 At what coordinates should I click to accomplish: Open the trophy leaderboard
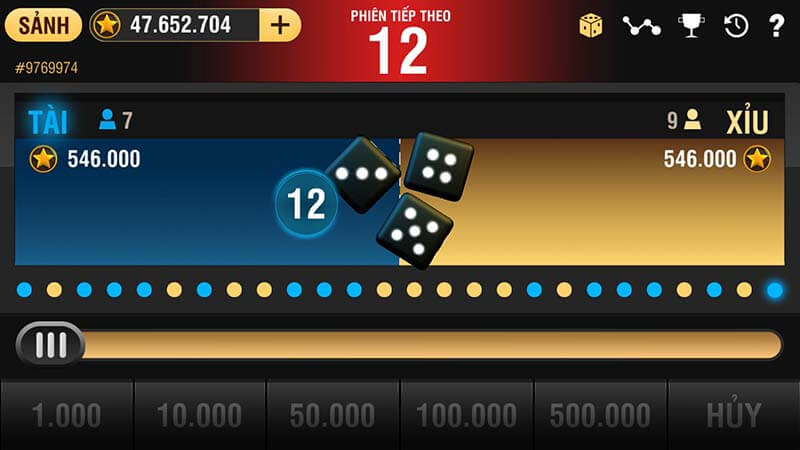click(690, 26)
